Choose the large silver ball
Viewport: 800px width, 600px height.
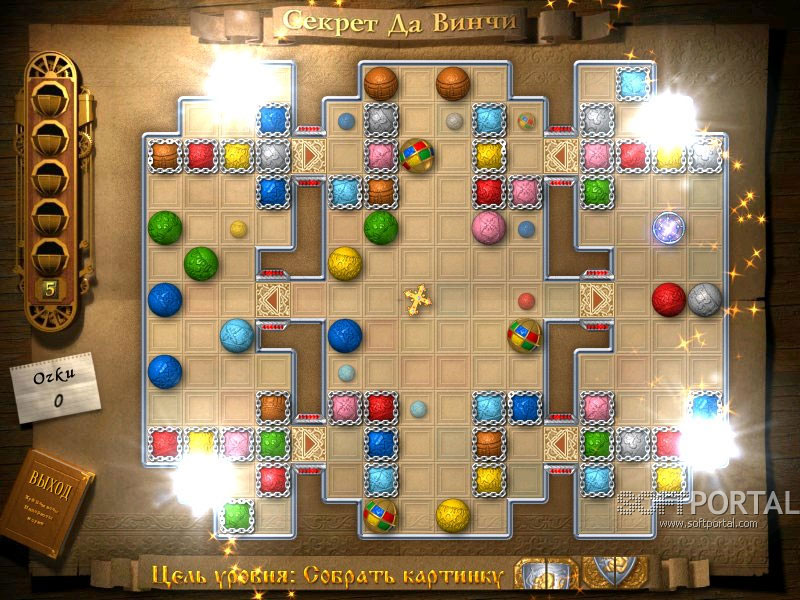(x=704, y=299)
